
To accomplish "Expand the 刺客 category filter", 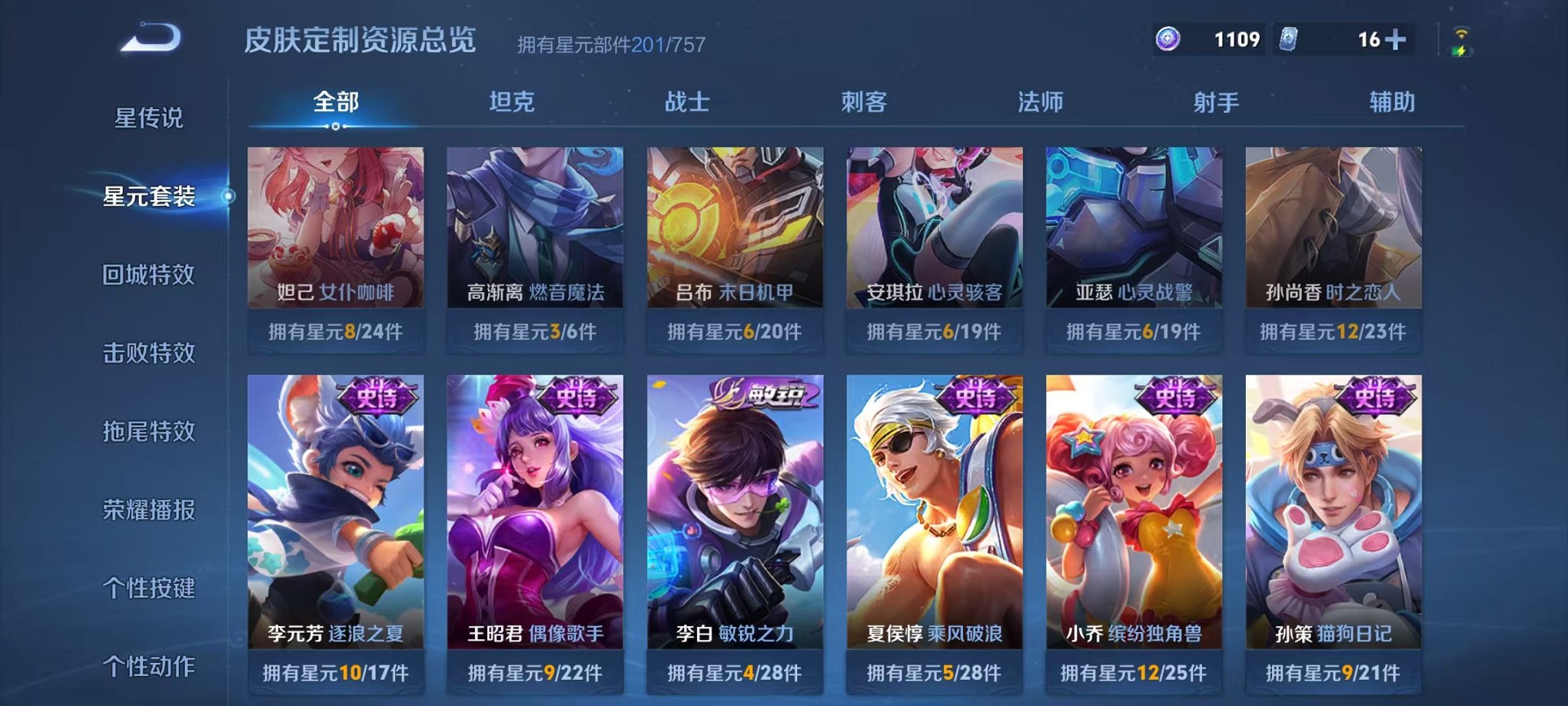I will pos(863,101).
